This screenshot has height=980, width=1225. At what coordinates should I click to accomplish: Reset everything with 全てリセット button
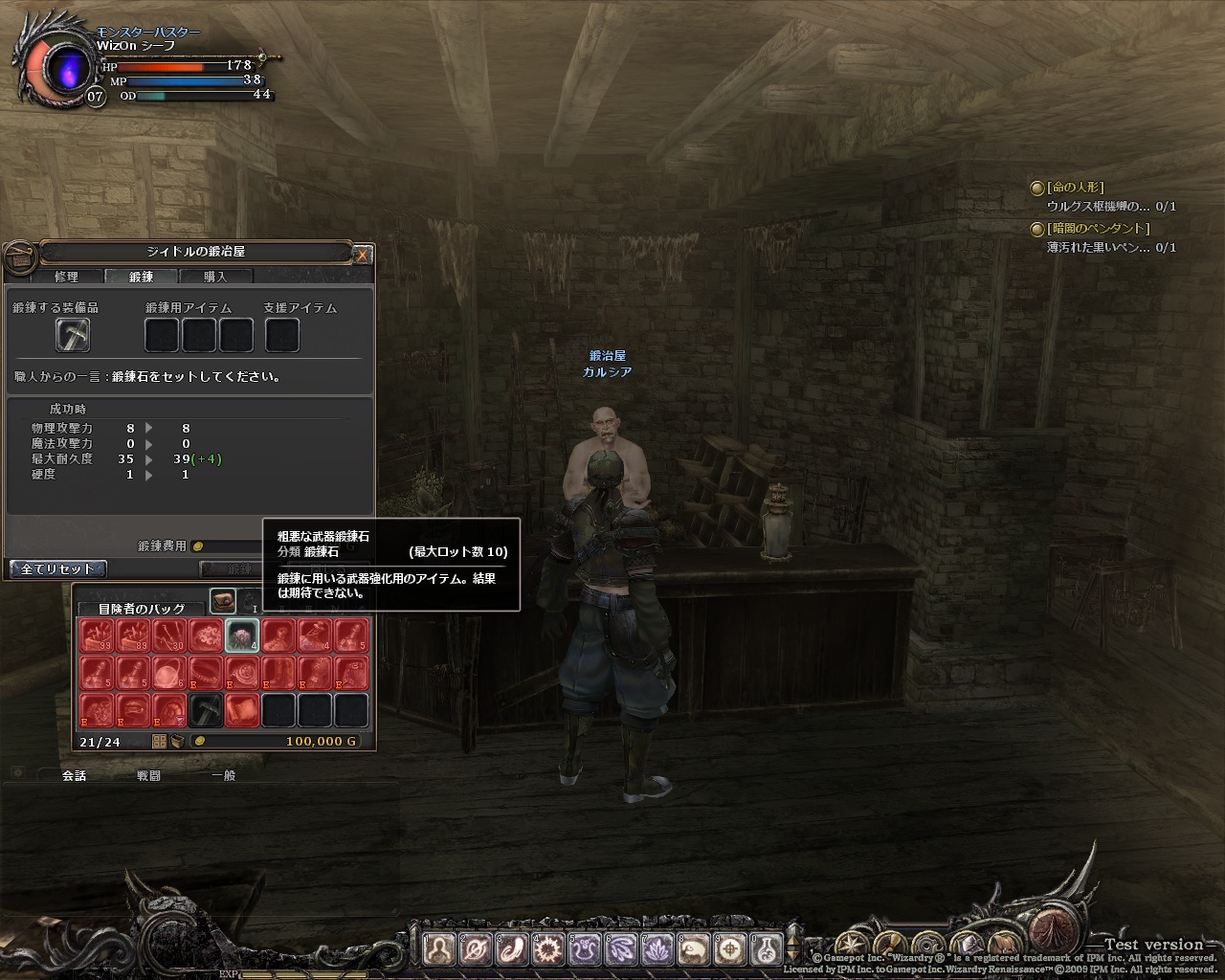(57, 568)
